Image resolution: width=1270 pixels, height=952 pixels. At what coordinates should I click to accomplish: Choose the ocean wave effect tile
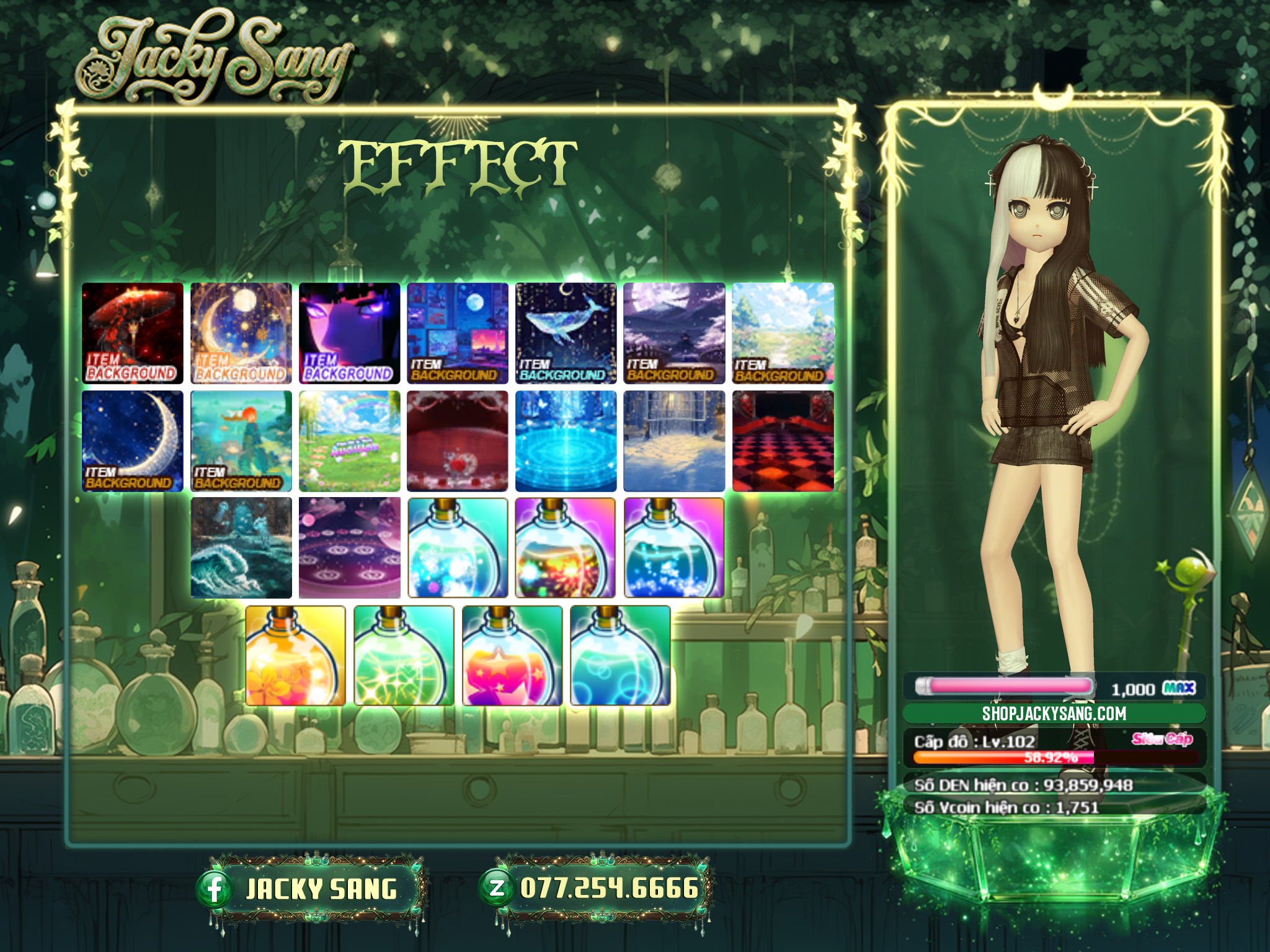241,548
